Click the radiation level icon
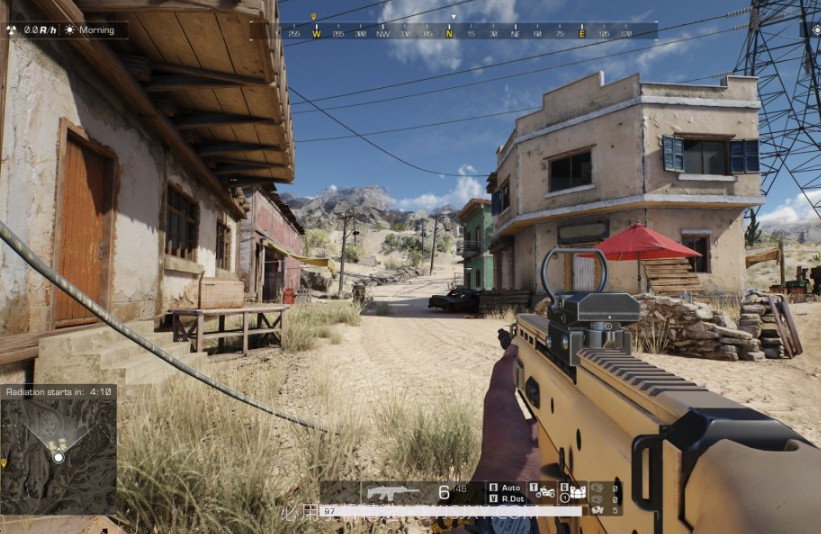821x534 pixels. (11, 30)
